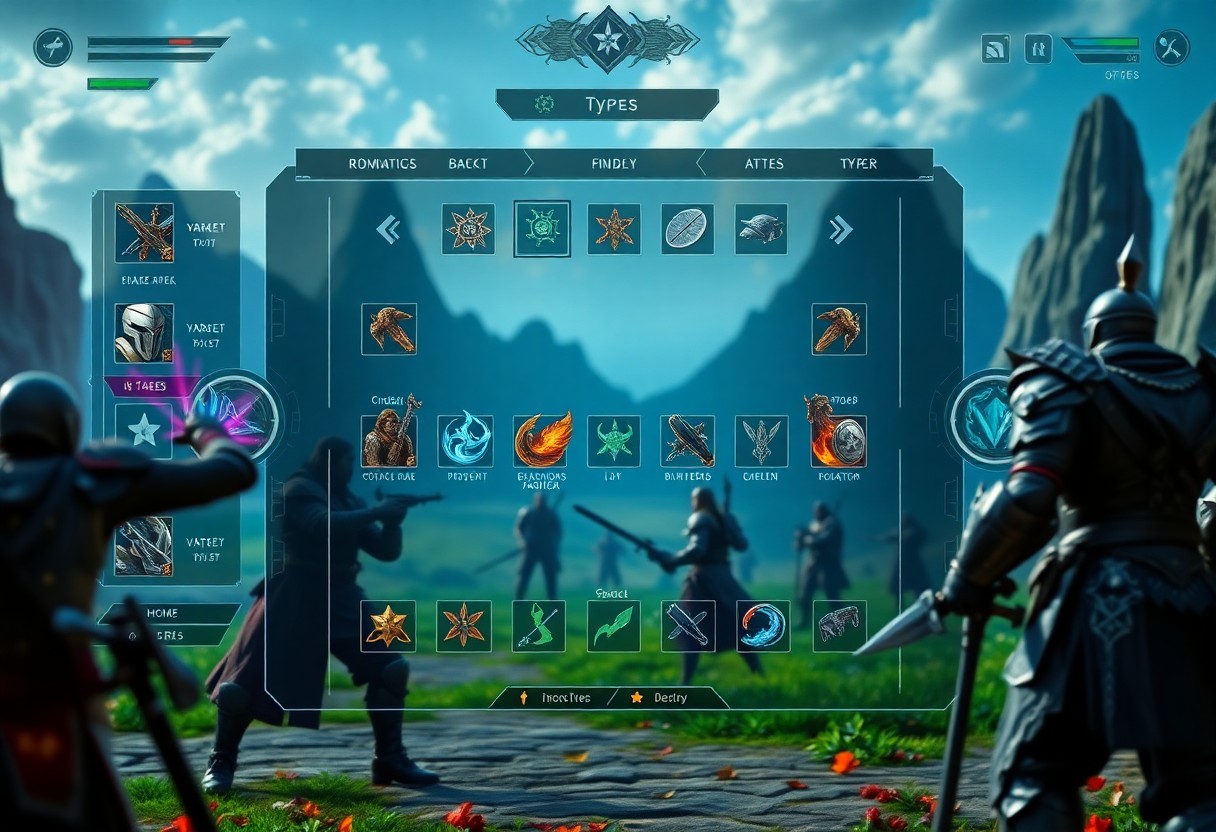Viewport: 1216px width, 832px height.
Task: Select the flaming shield icon labeled POLATON
Action: 838,441
